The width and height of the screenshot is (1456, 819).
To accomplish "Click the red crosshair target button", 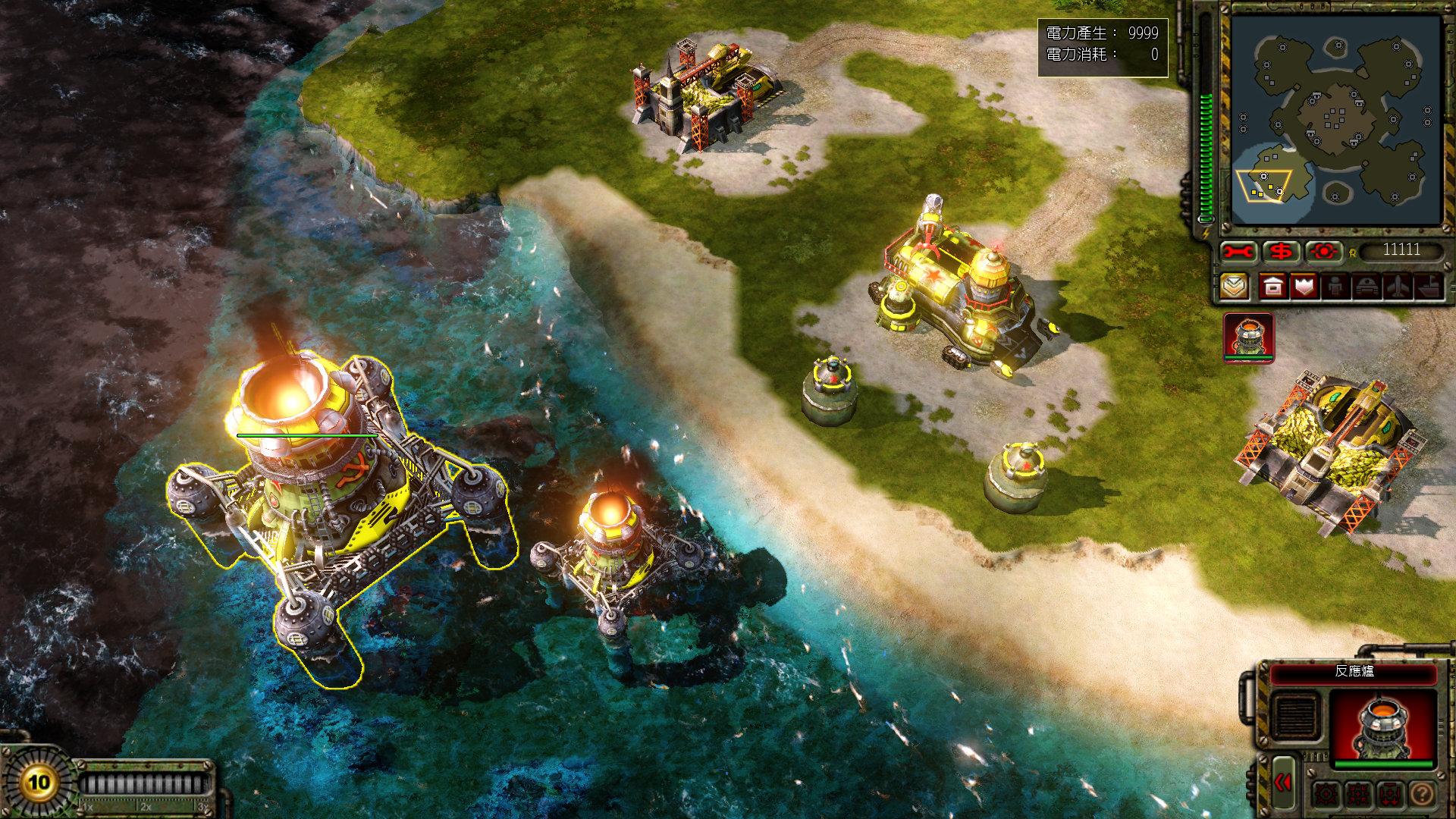I will tap(1324, 251).
